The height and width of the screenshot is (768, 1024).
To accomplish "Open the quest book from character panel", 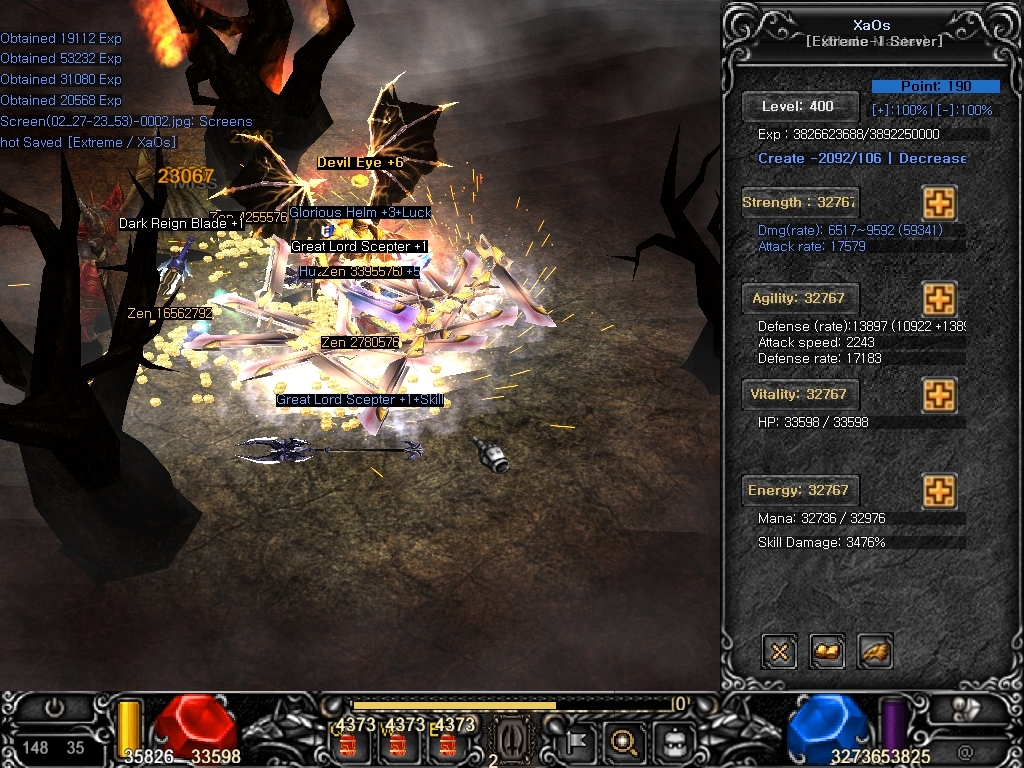I will 827,652.
